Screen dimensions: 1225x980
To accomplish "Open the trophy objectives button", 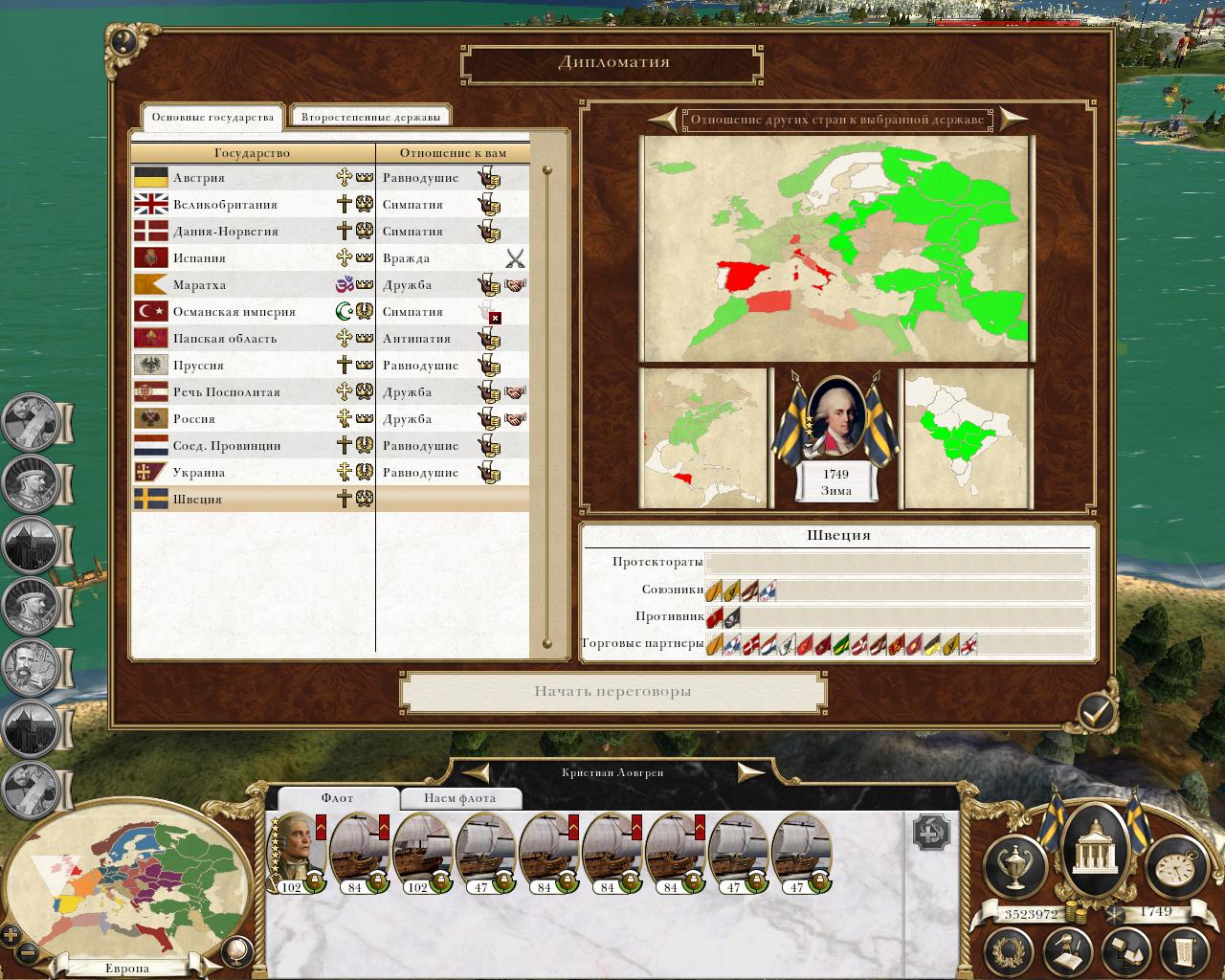I will click(1014, 864).
